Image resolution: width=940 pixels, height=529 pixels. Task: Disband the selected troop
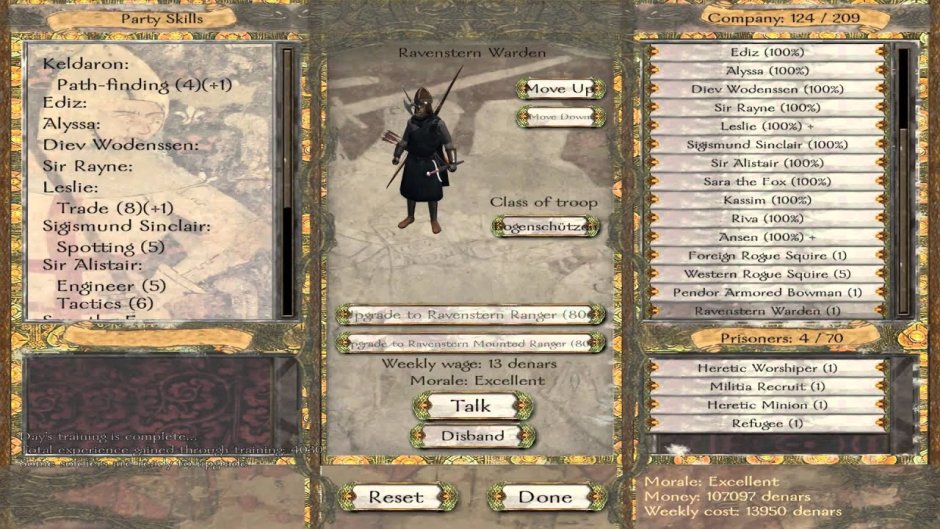(x=472, y=436)
